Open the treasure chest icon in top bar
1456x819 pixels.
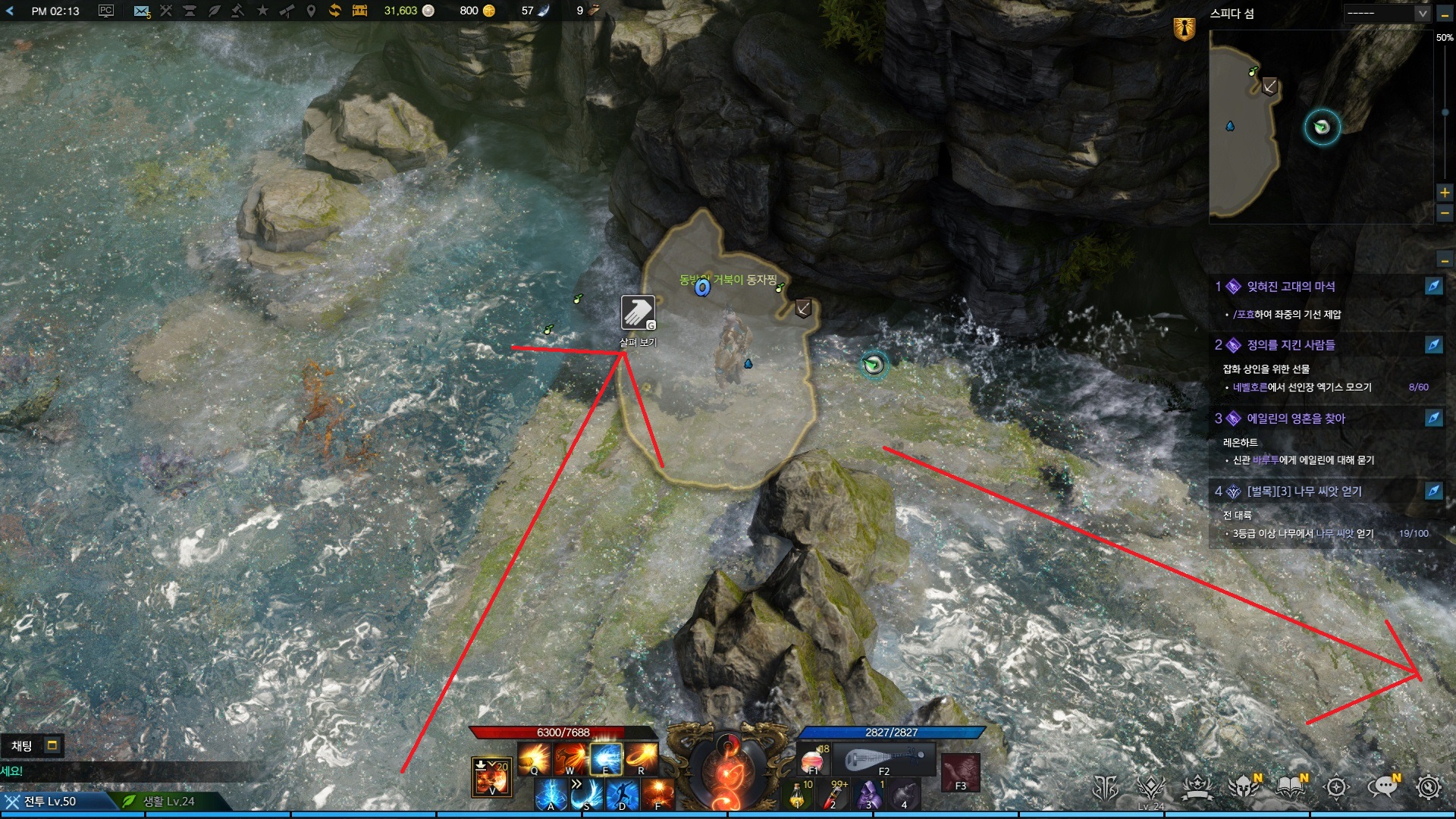pos(359,11)
